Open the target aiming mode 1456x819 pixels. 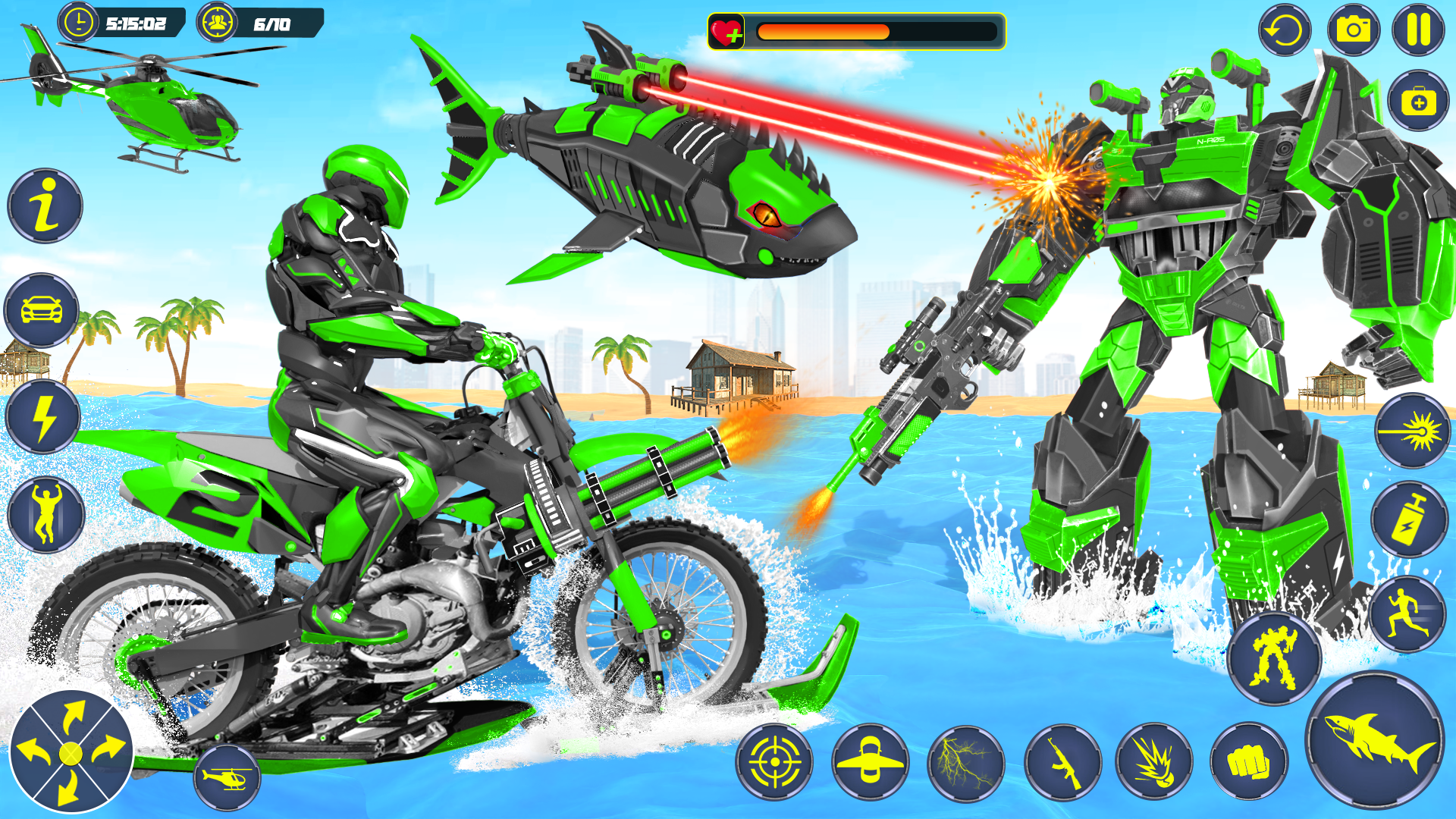(x=773, y=763)
